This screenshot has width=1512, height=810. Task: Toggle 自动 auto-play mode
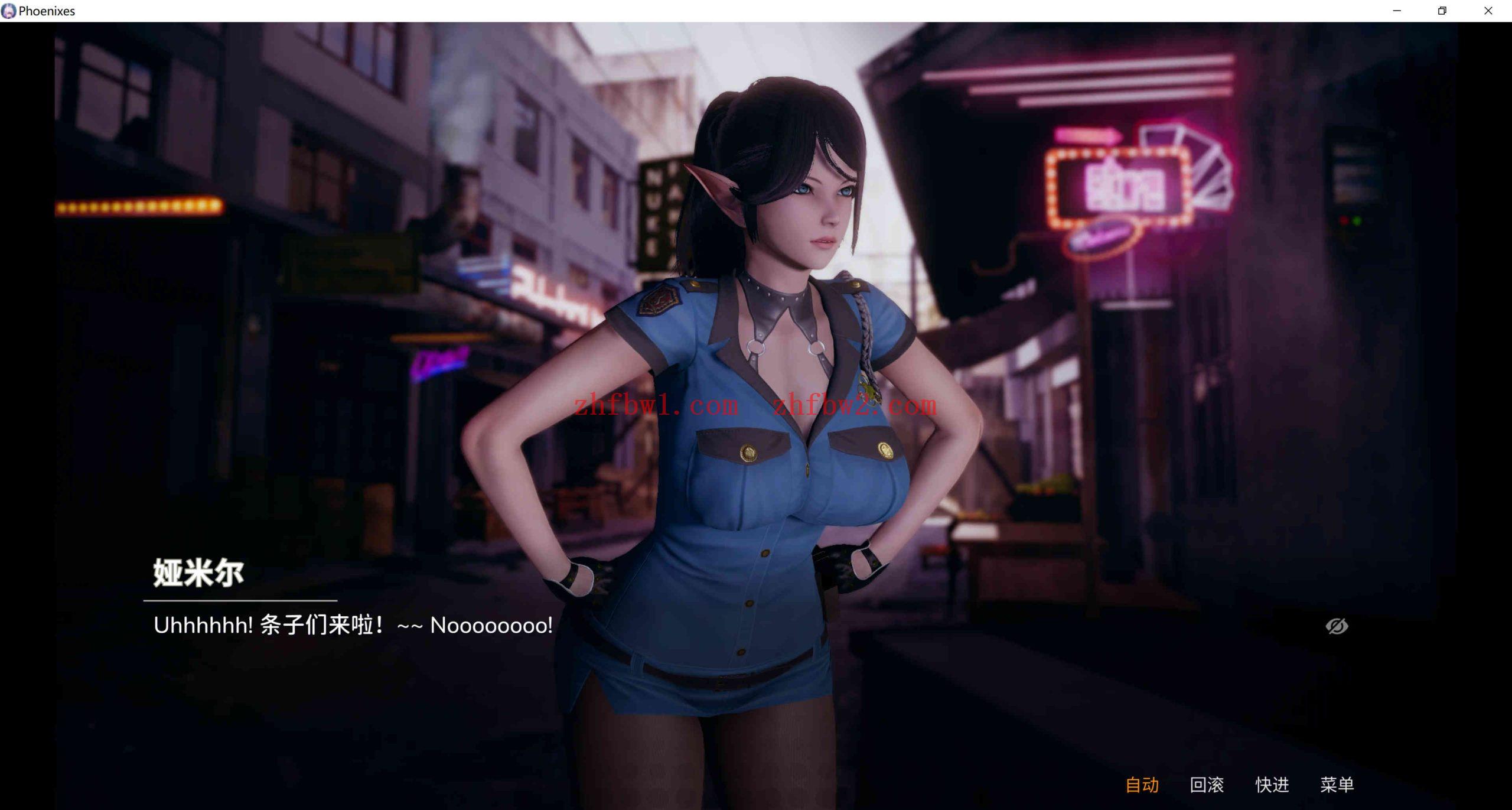tap(1142, 785)
